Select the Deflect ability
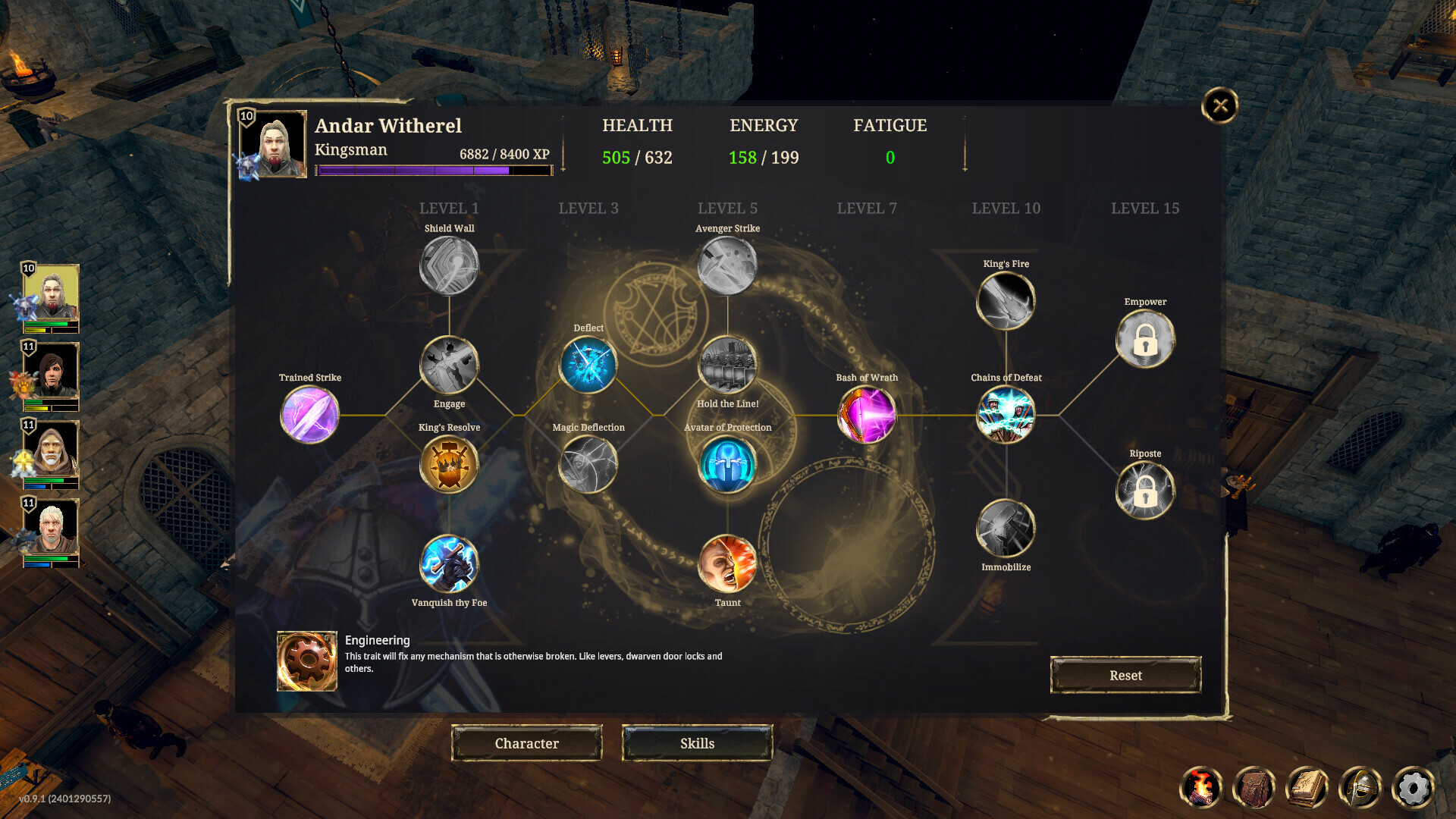 click(588, 366)
